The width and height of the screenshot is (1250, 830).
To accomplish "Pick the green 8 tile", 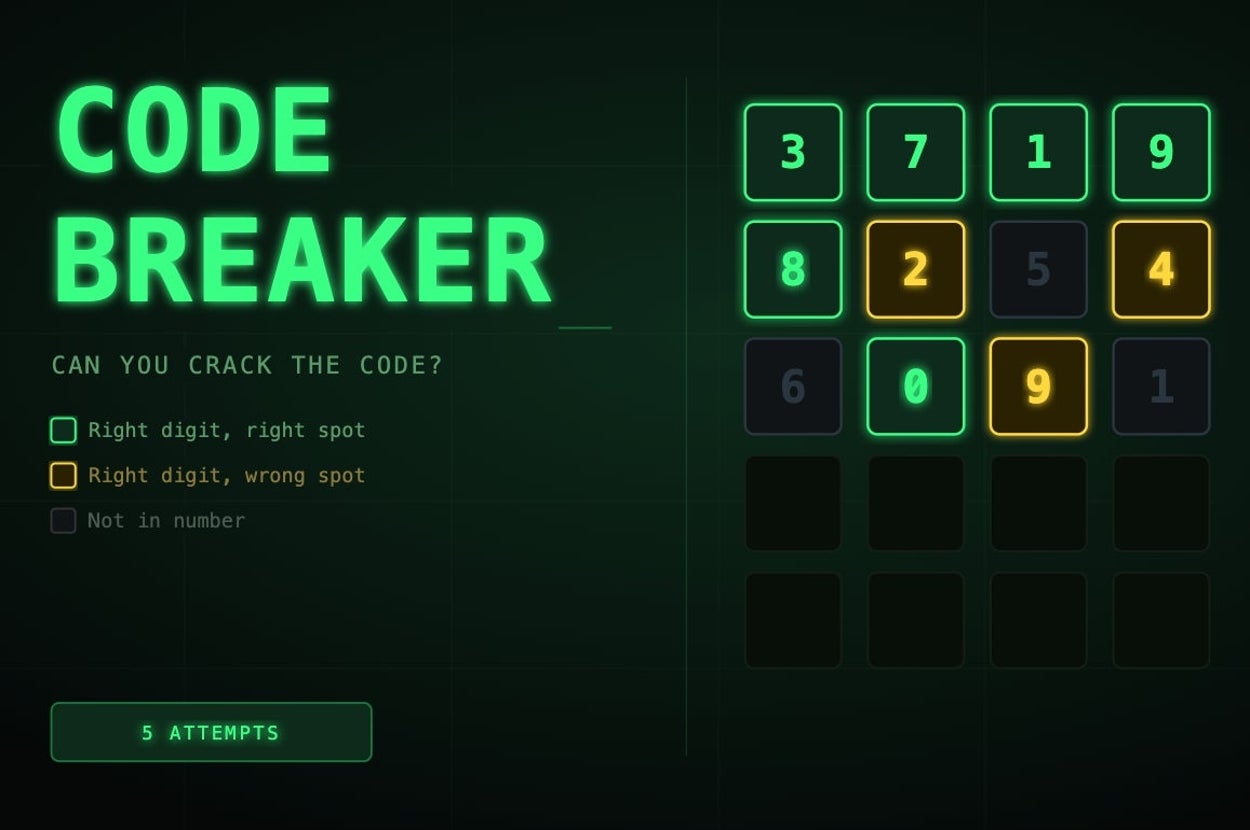I will tap(793, 269).
